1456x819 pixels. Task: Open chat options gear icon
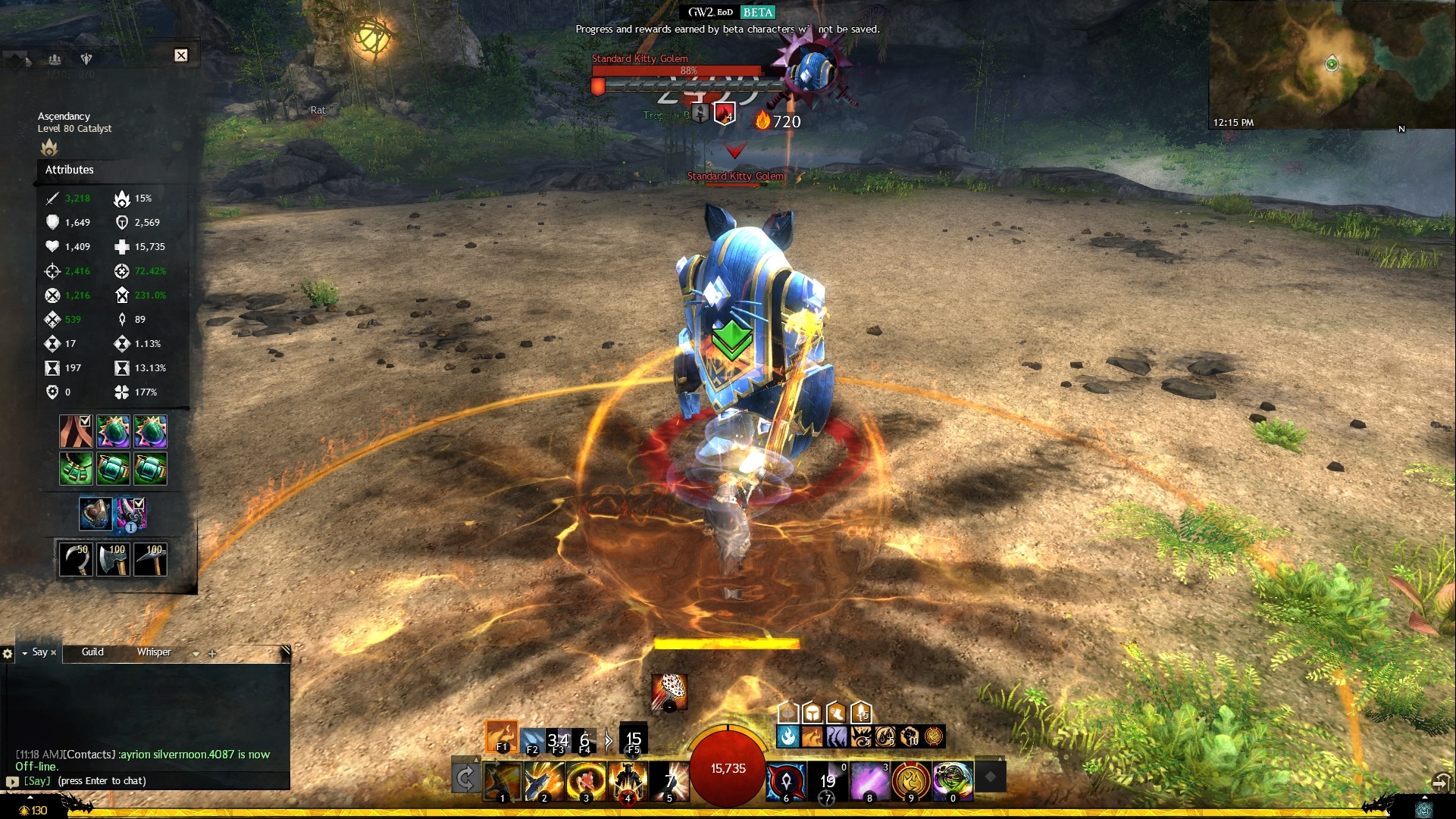coord(8,653)
